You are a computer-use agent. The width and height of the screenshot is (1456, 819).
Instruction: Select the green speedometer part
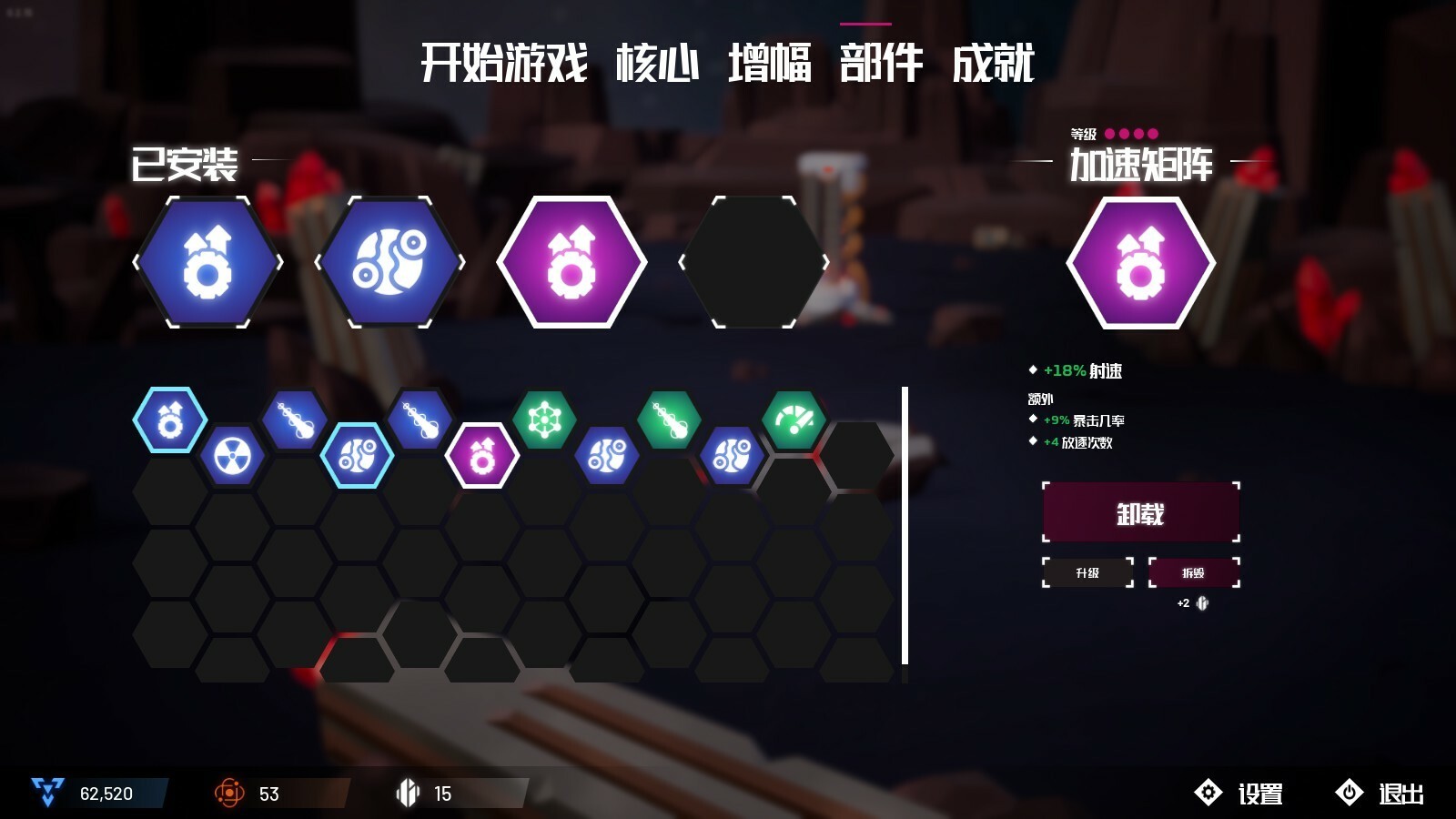[x=794, y=420]
